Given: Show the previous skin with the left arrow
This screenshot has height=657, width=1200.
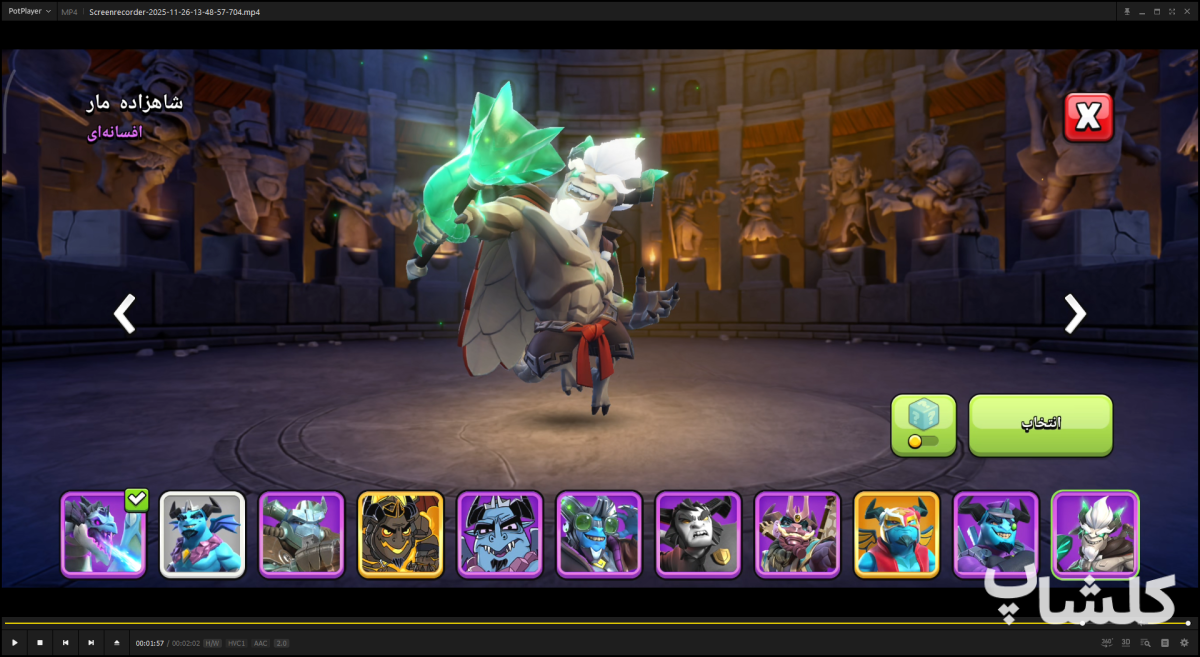Looking at the screenshot, I should point(124,314).
